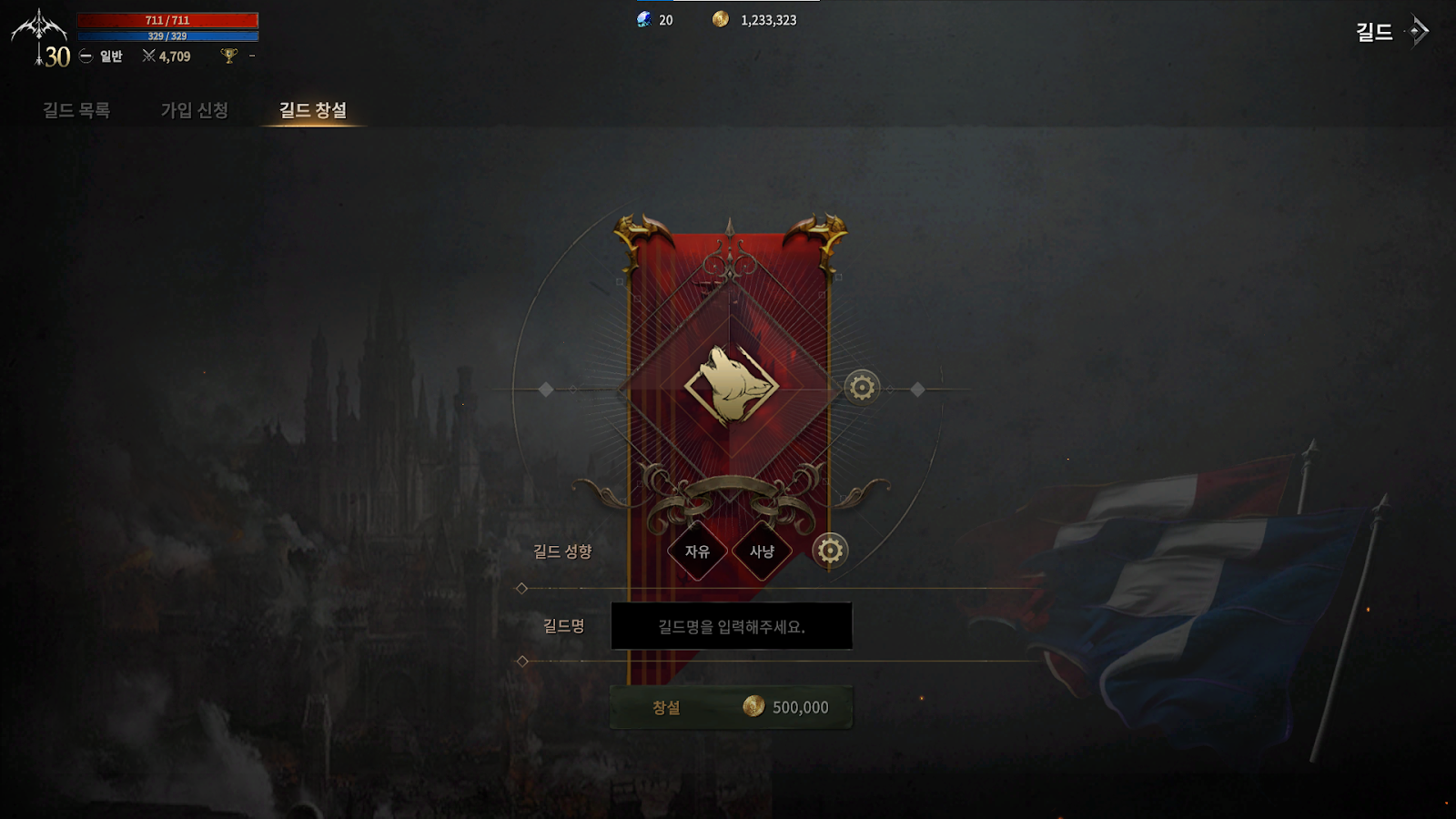Create the guild with the 창설 button
Viewport: 1456px width, 819px height.
[x=731, y=707]
